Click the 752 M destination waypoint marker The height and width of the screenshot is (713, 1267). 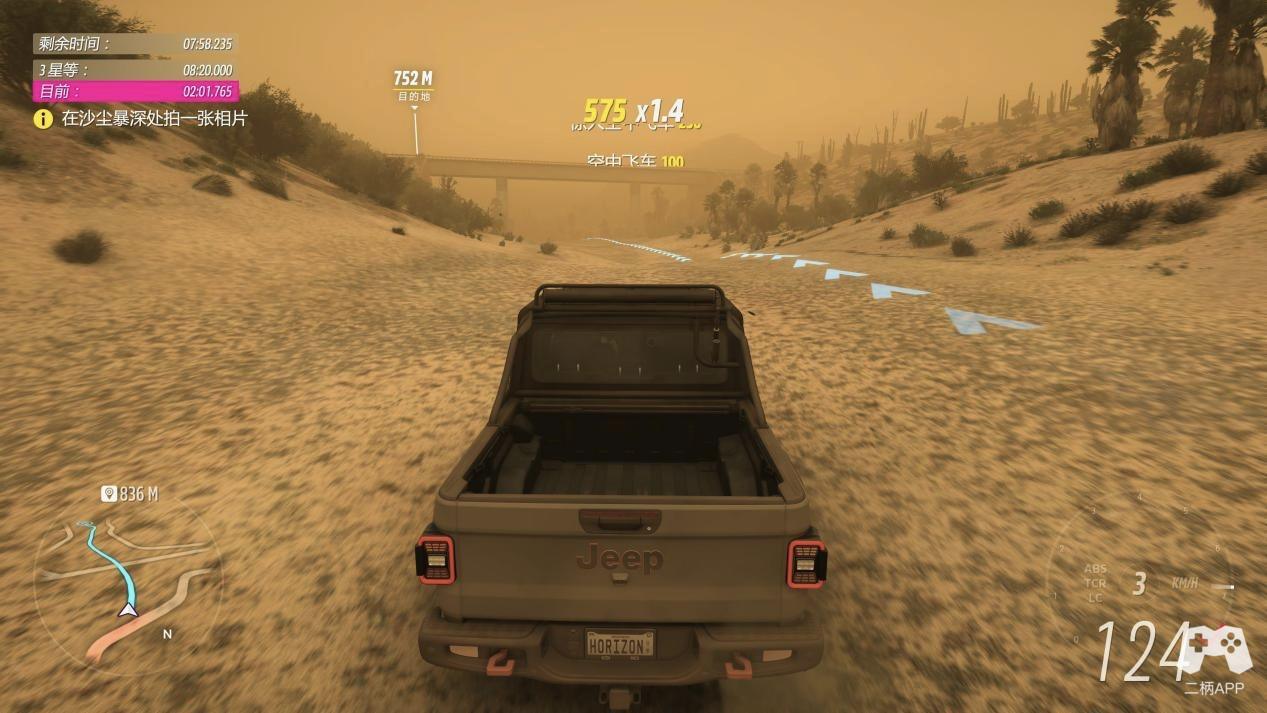pyautogui.click(x=412, y=84)
